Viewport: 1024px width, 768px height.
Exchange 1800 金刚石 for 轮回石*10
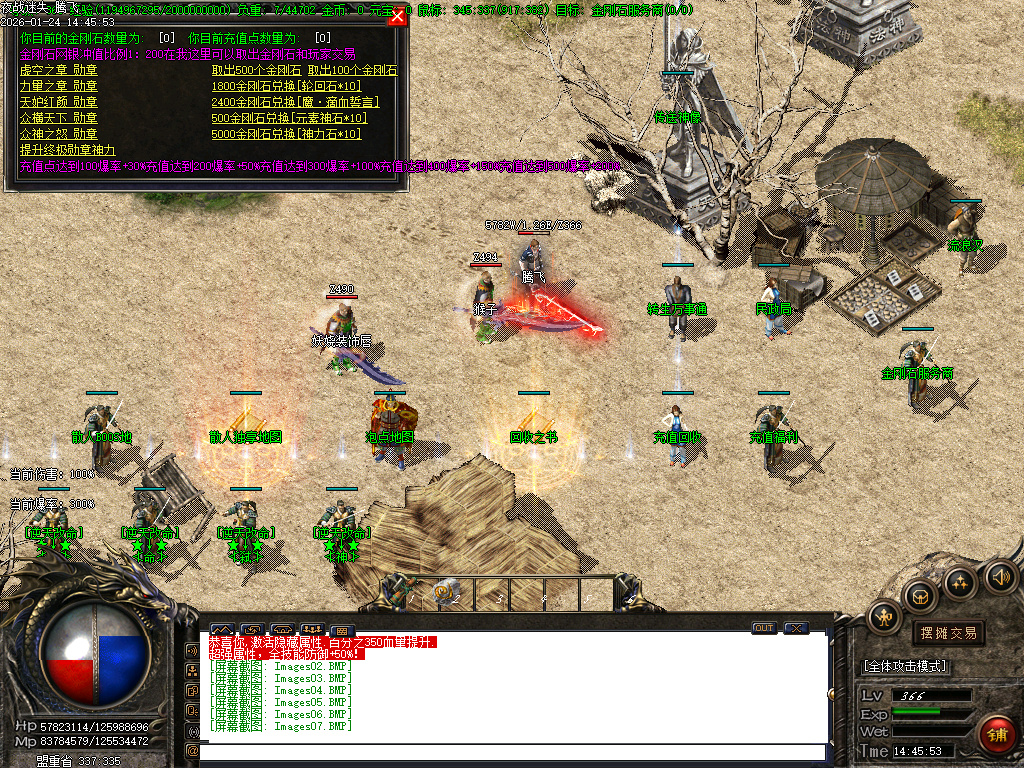pos(288,86)
